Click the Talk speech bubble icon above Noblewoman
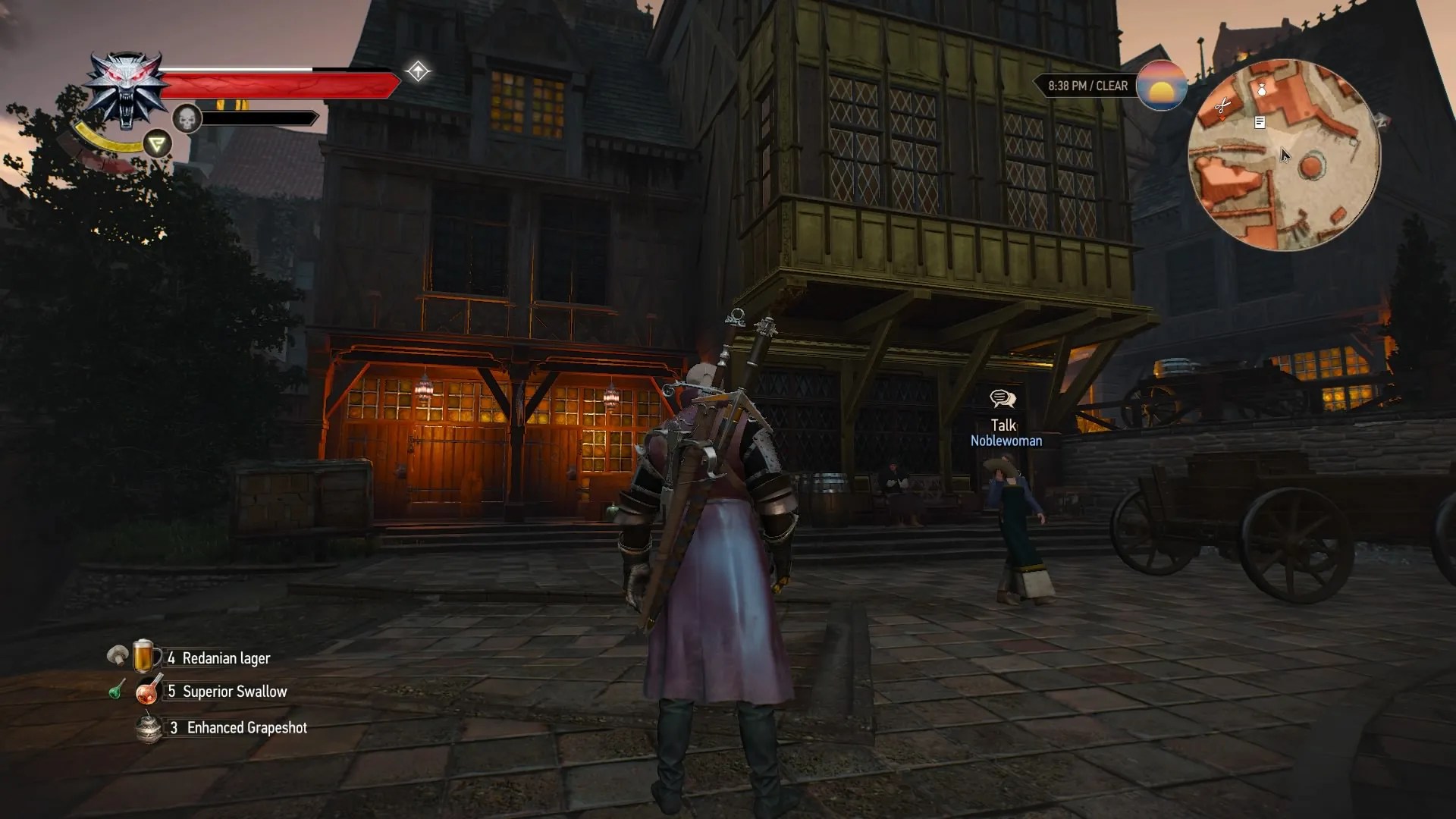The height and width of the screenshot is (819, 1456). (1003, 399)
